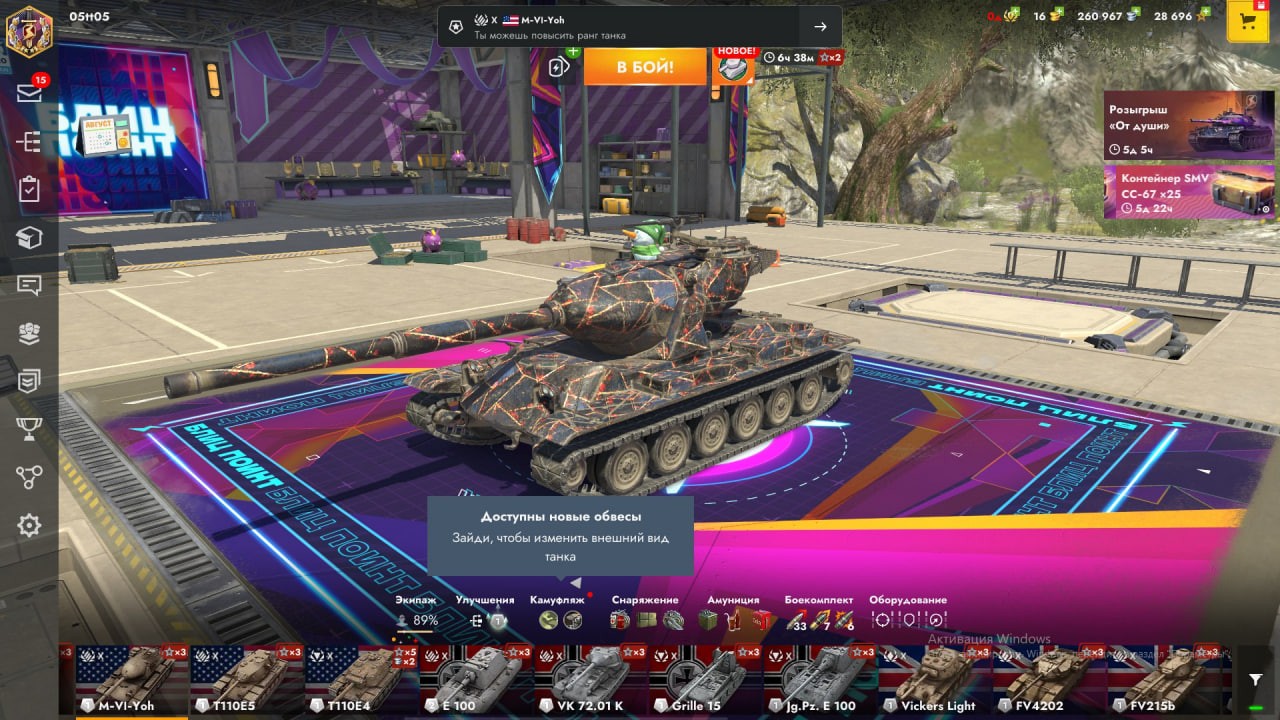
Task: Open the Розыгрыш «От души» event banner
Action: [x=1189, y=125]
